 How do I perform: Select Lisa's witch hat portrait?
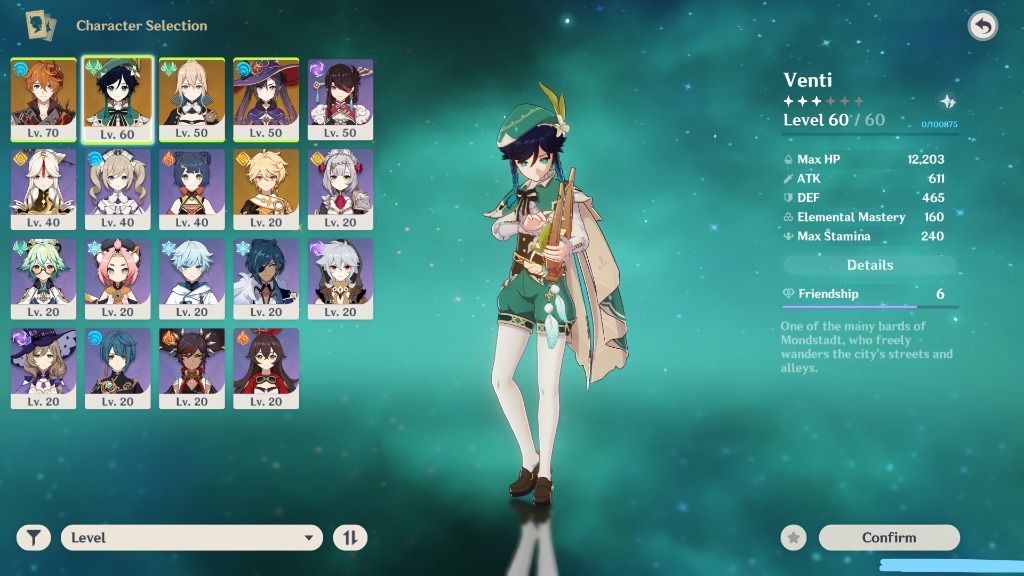44,368
